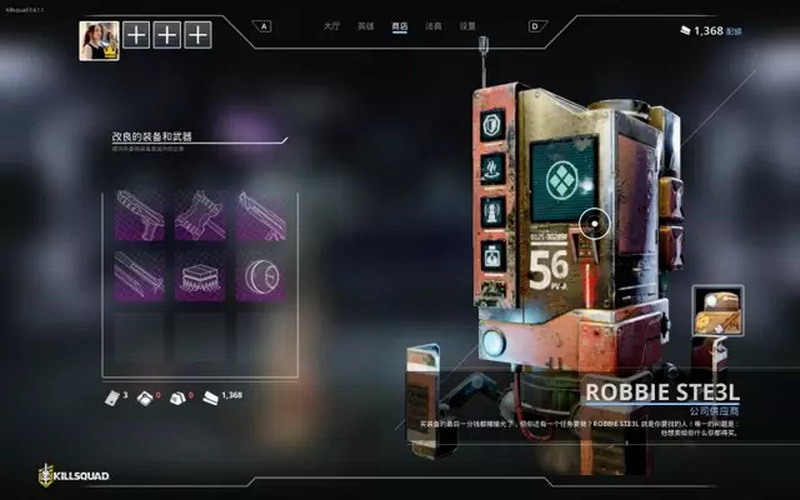Select the 商店 shop tab

400,26
